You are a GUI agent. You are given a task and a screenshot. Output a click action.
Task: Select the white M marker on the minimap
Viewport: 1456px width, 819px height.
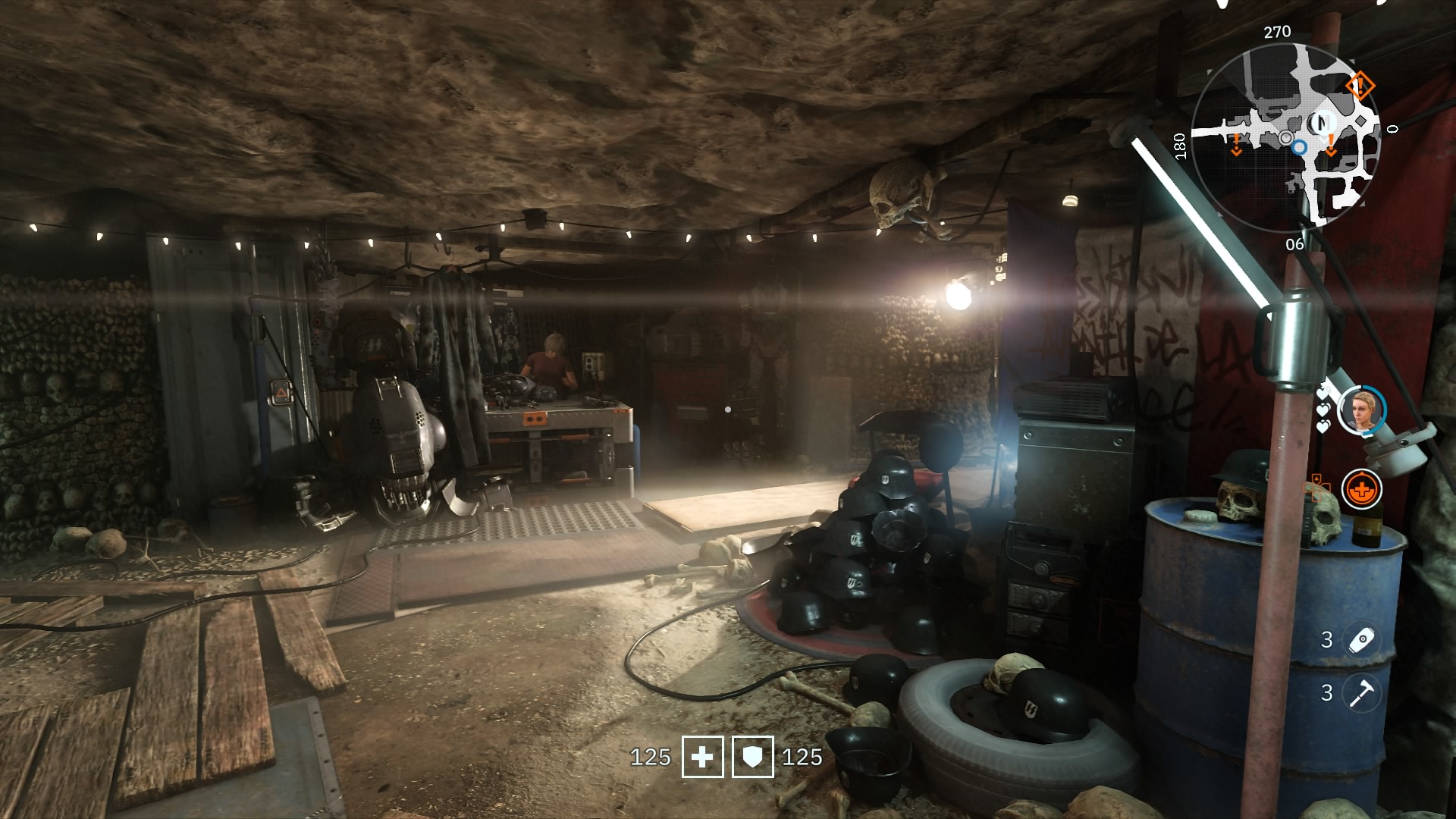tap(1323, 121)
